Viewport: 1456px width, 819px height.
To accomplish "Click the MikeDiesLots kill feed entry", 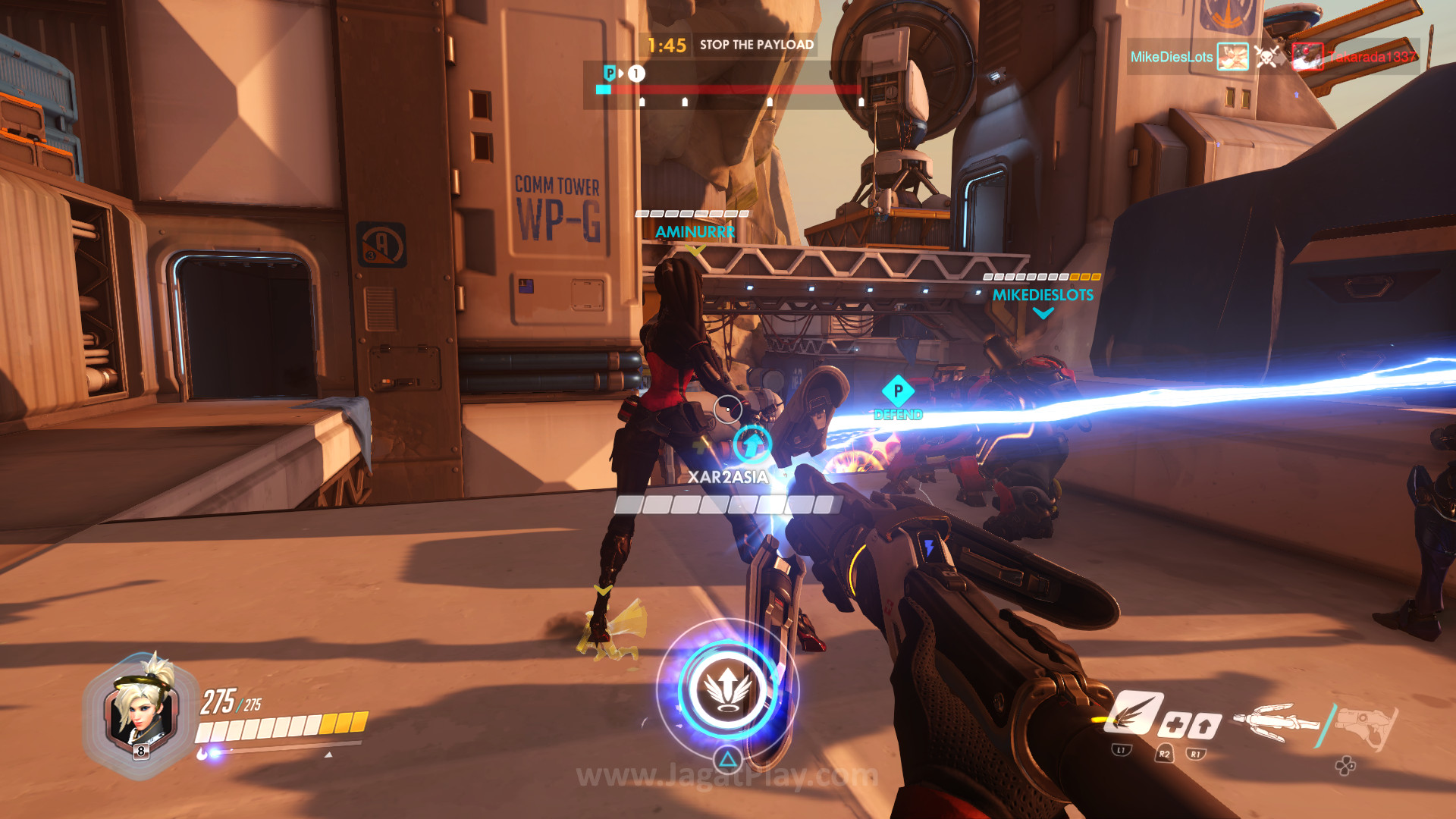I will tap(1172, 57).
